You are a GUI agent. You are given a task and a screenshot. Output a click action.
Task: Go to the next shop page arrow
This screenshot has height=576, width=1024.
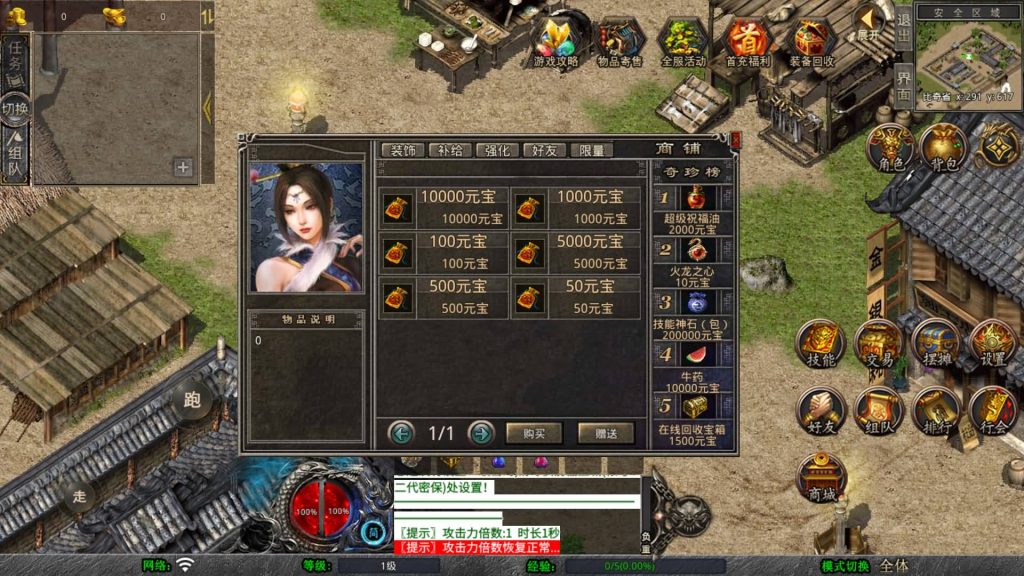tap(481, 433)
